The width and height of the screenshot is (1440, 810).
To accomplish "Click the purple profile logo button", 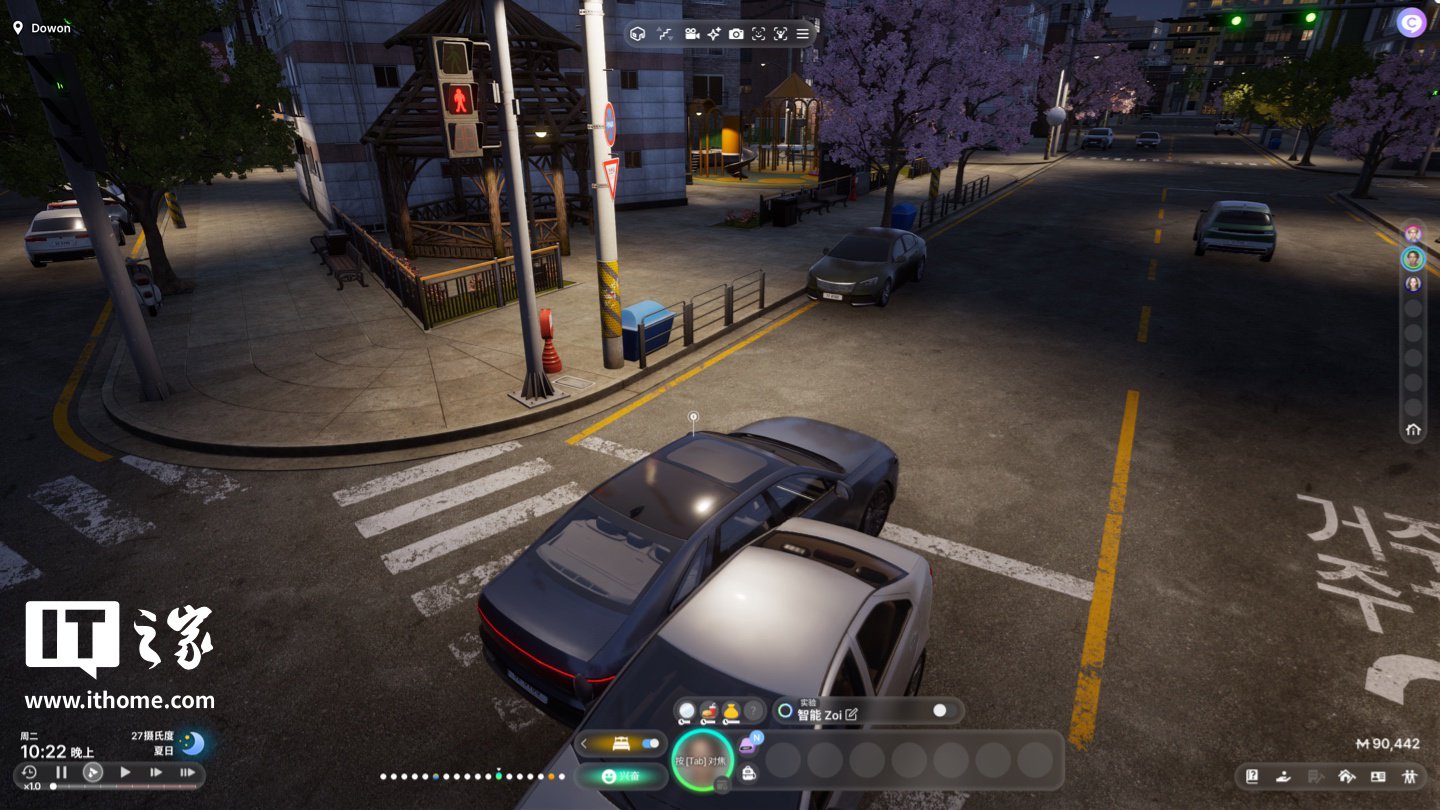I will point(1411,22).
